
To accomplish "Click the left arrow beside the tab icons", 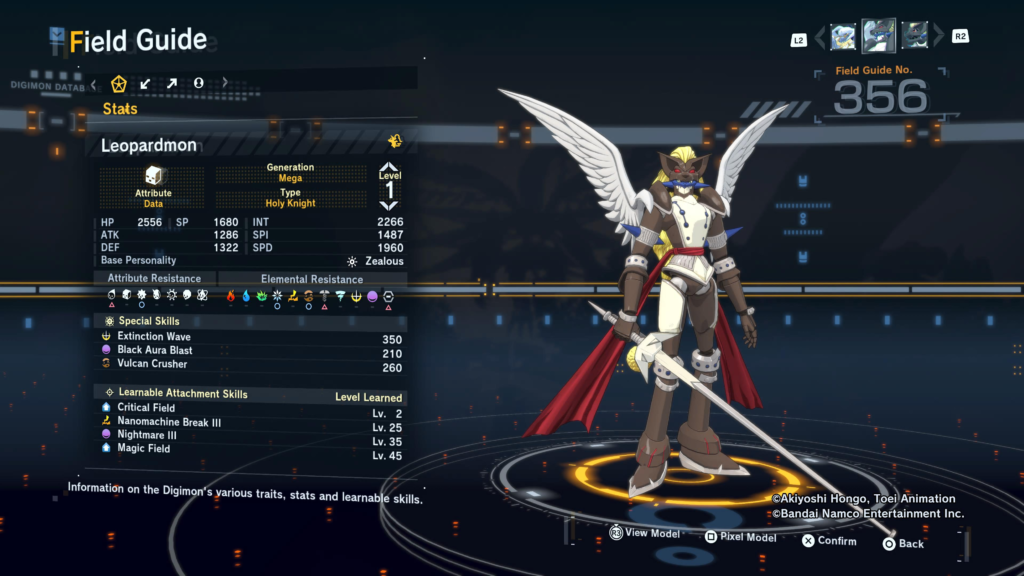I will click(x=94, y=83).
